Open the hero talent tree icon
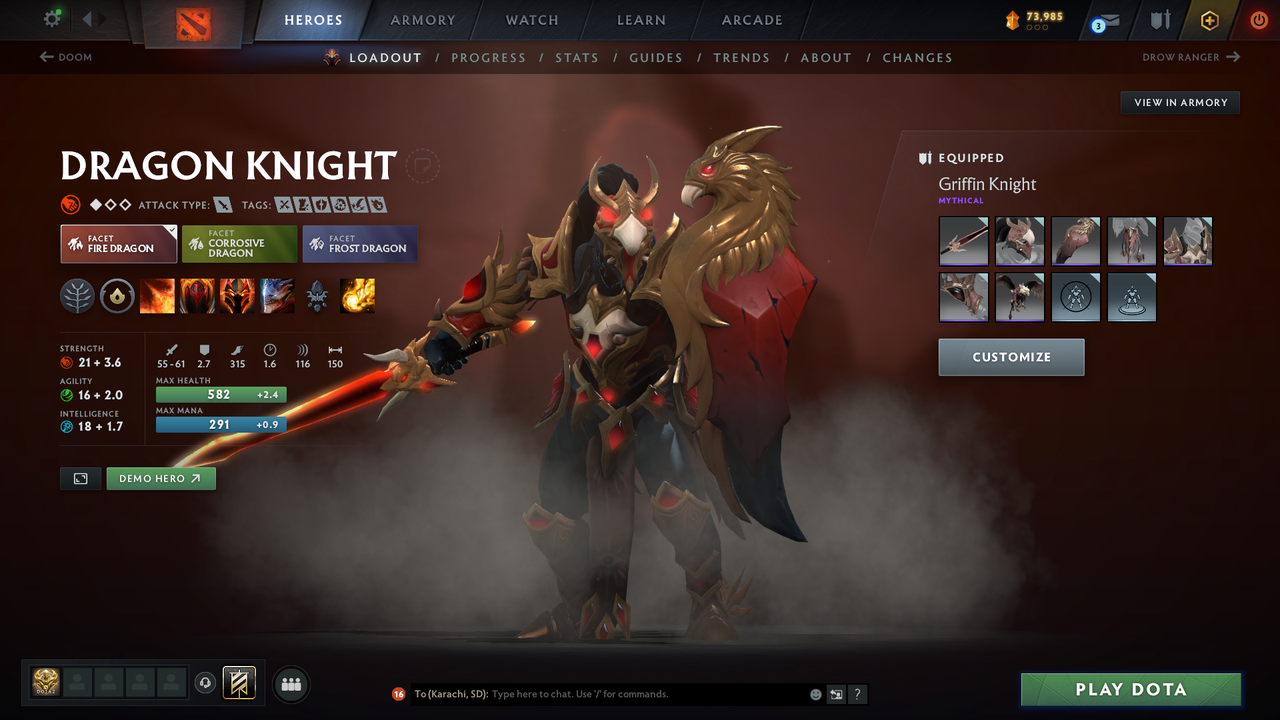 tap(77, 296)
